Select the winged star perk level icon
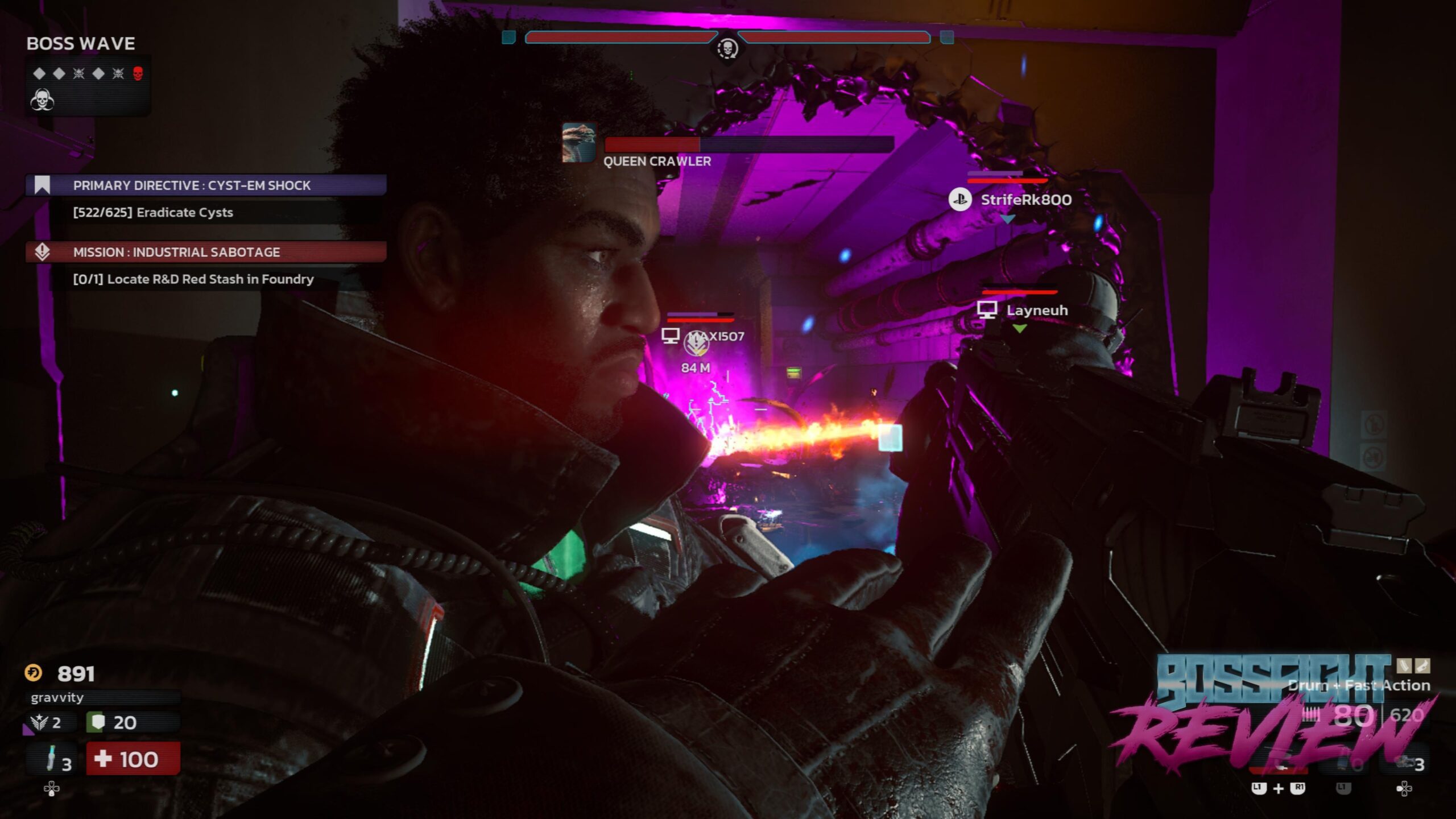 40,722
